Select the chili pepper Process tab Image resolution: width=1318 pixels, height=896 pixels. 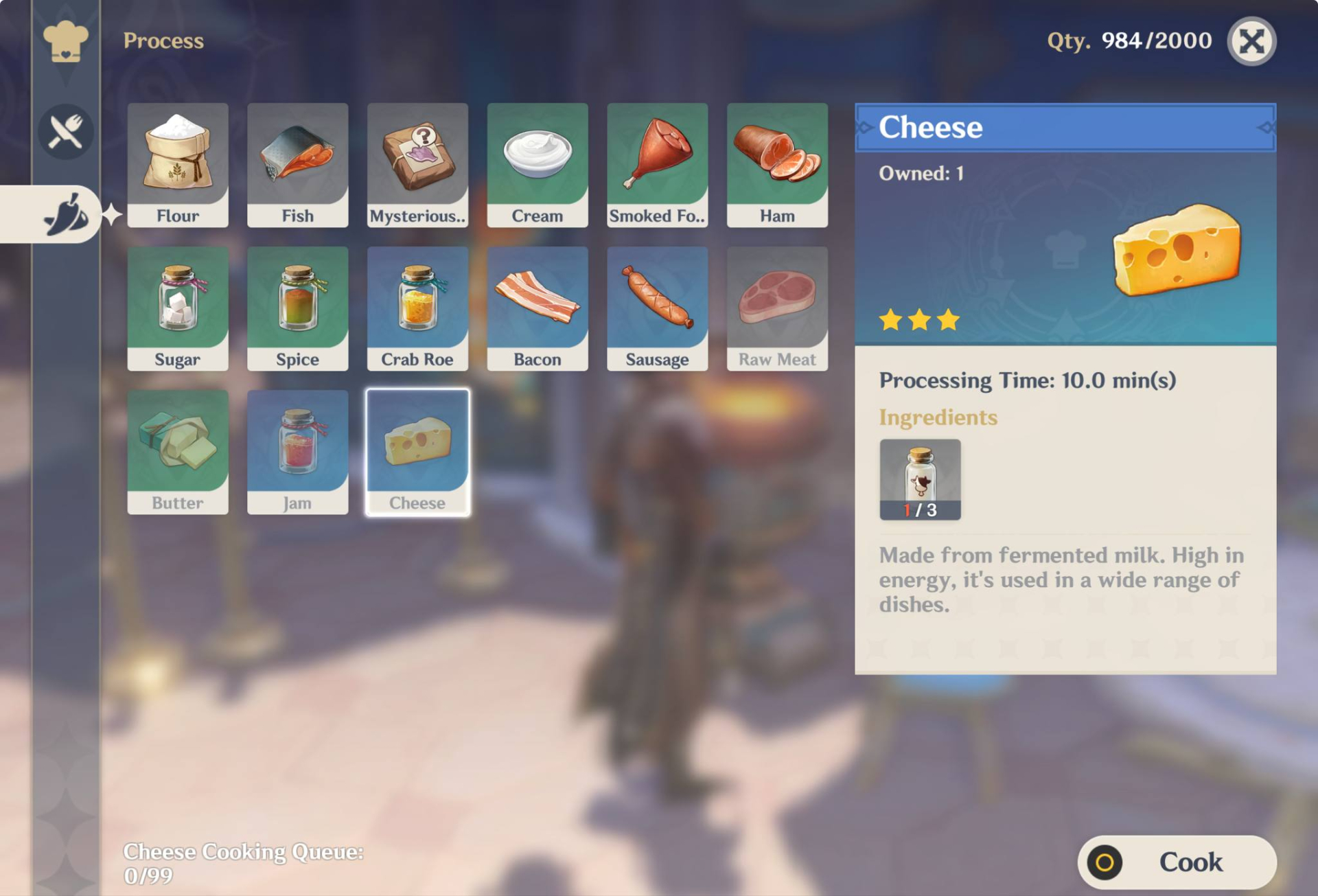66,215
